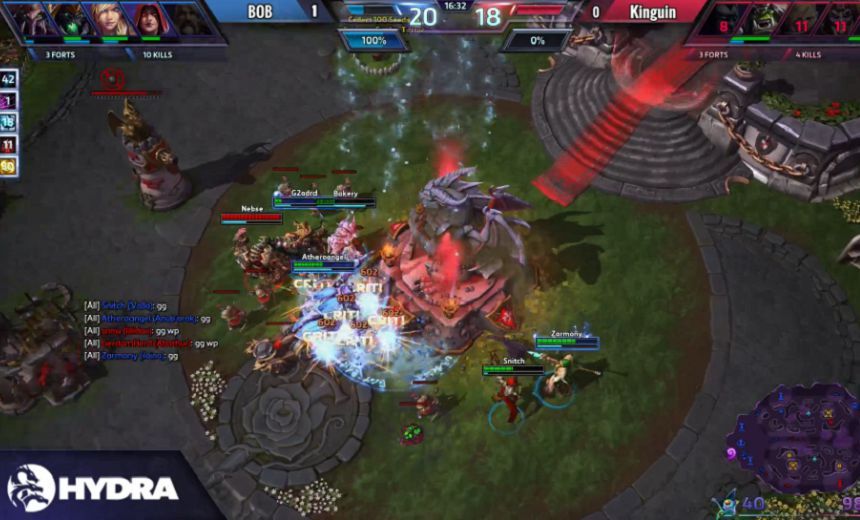860x520 pixels.
Task: Open the gold side panel icon labeled 90
Action: pyautogui.click(x=9, y=166)
